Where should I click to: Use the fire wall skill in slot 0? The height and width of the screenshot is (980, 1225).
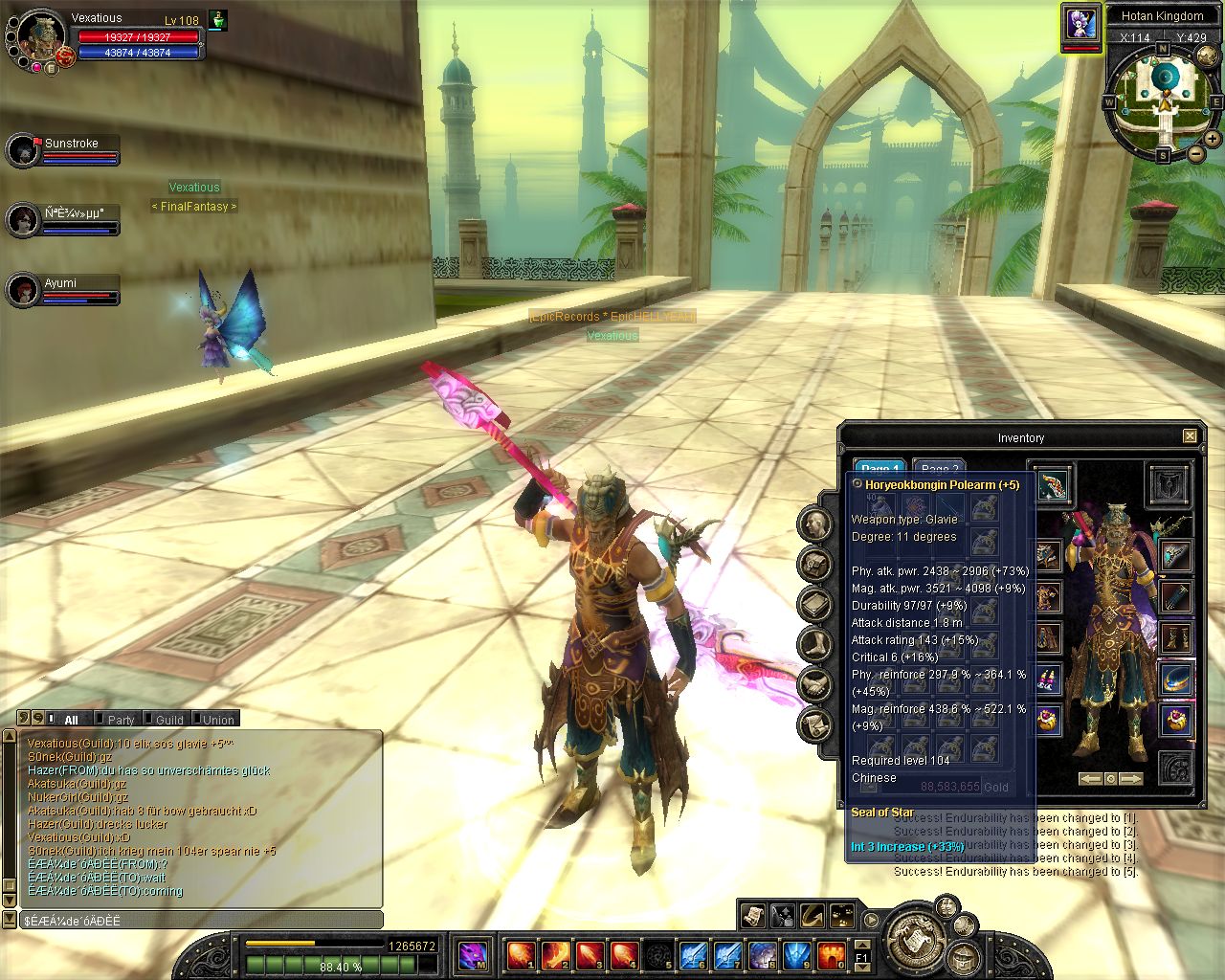(x=831, y=955)
